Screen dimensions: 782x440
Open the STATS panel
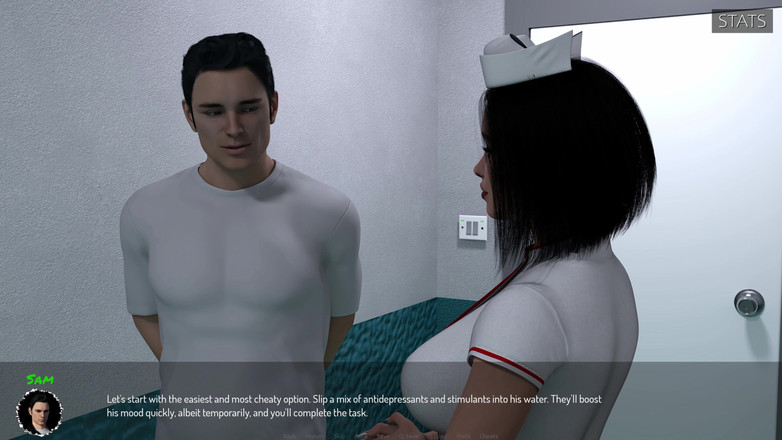[x=741, y=21]
